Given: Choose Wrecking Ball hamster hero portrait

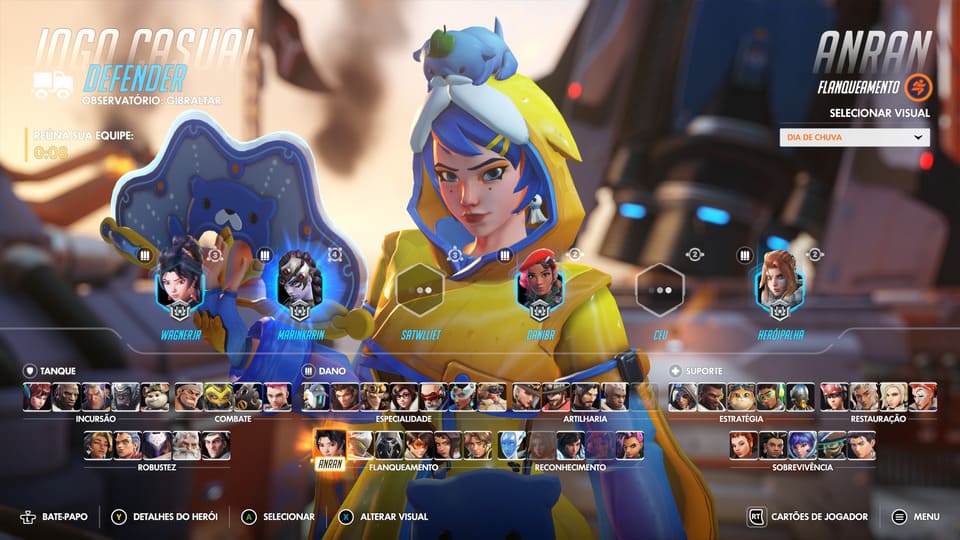Looking at the screenshot, I should (x=155, y=397).
